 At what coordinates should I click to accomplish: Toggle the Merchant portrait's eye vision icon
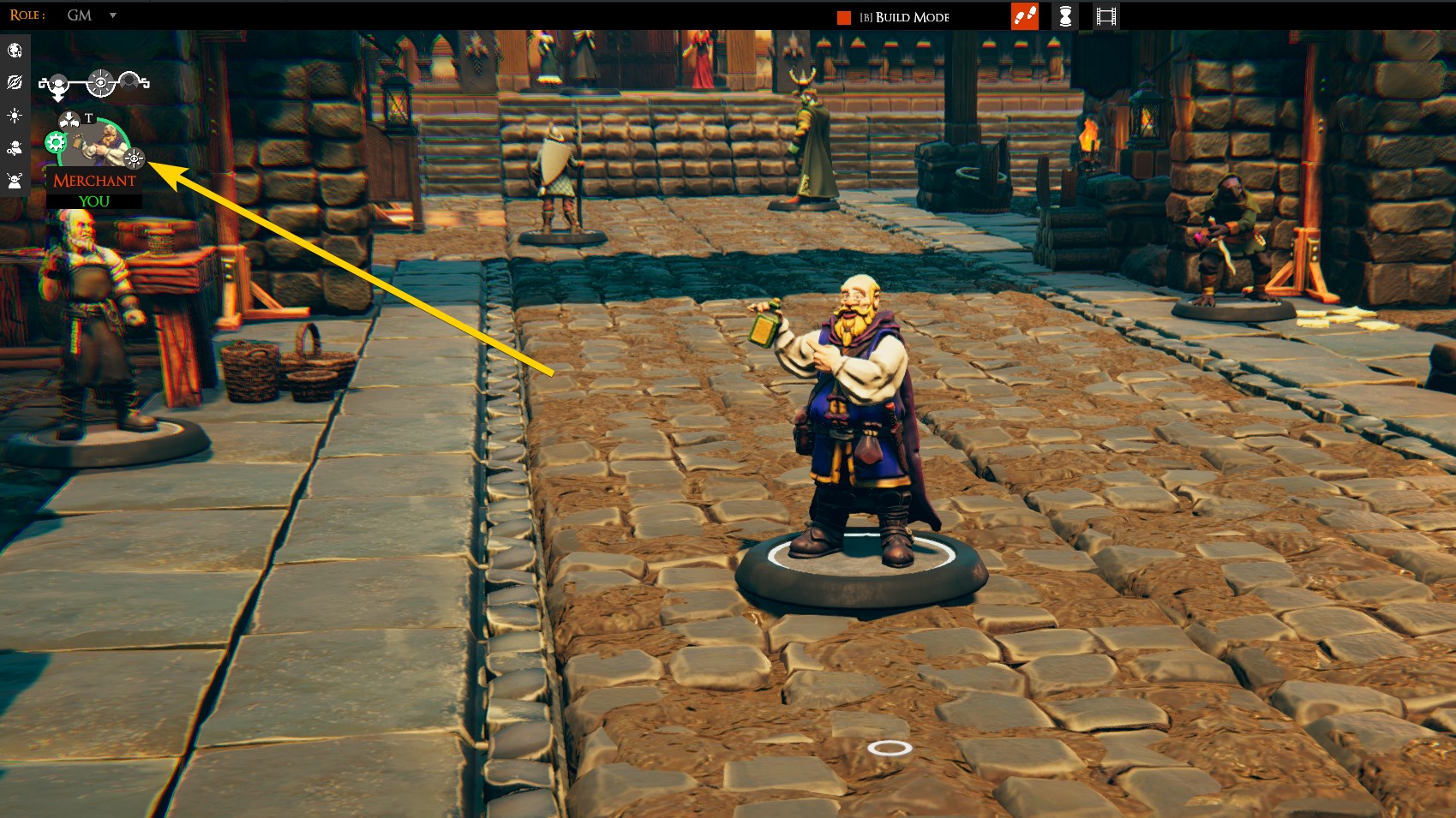pos(135,158)
